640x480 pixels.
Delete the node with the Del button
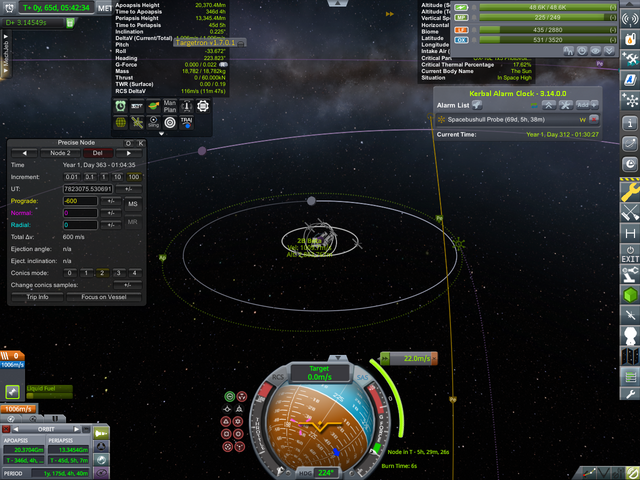(x=97, y=153)
